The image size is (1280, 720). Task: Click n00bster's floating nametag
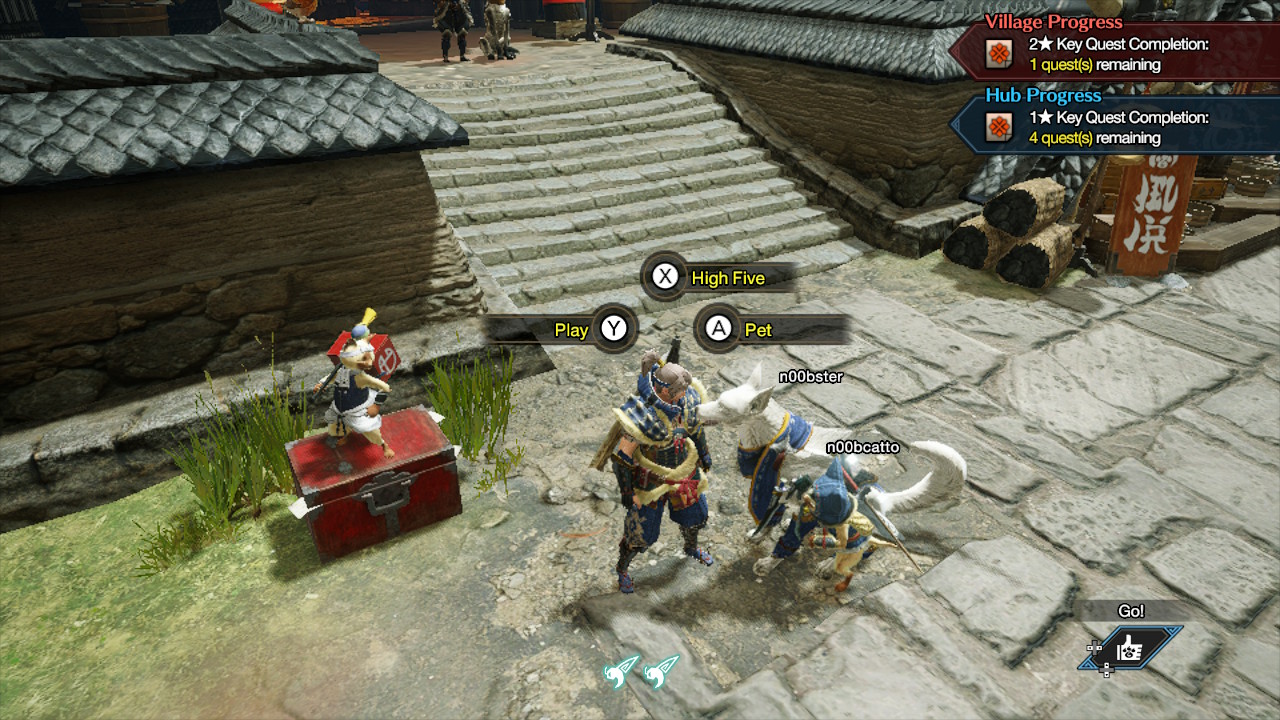click(811, 378)
